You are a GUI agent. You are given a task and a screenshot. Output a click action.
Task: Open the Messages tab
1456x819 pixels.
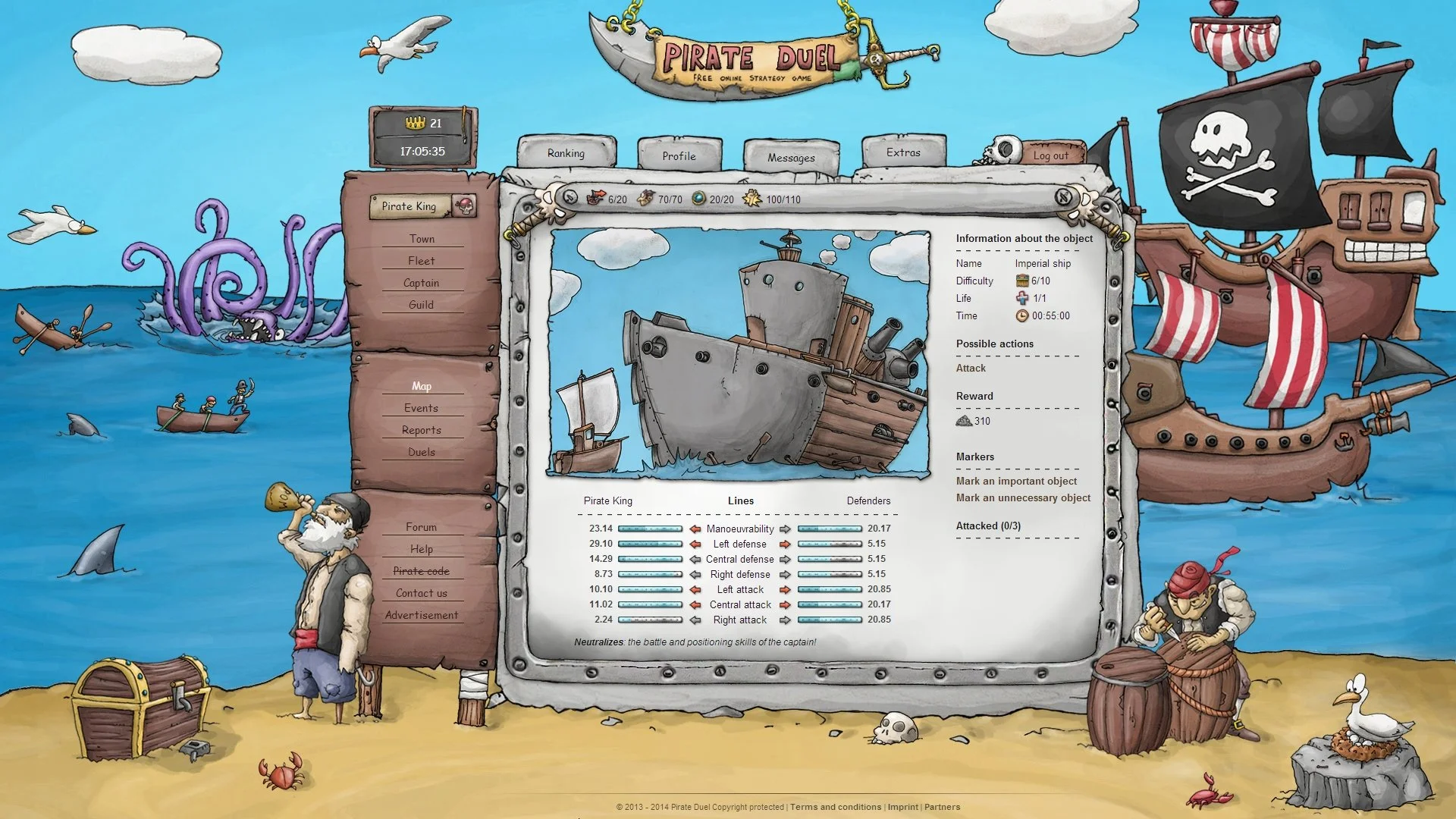click(x=791, y=157)
